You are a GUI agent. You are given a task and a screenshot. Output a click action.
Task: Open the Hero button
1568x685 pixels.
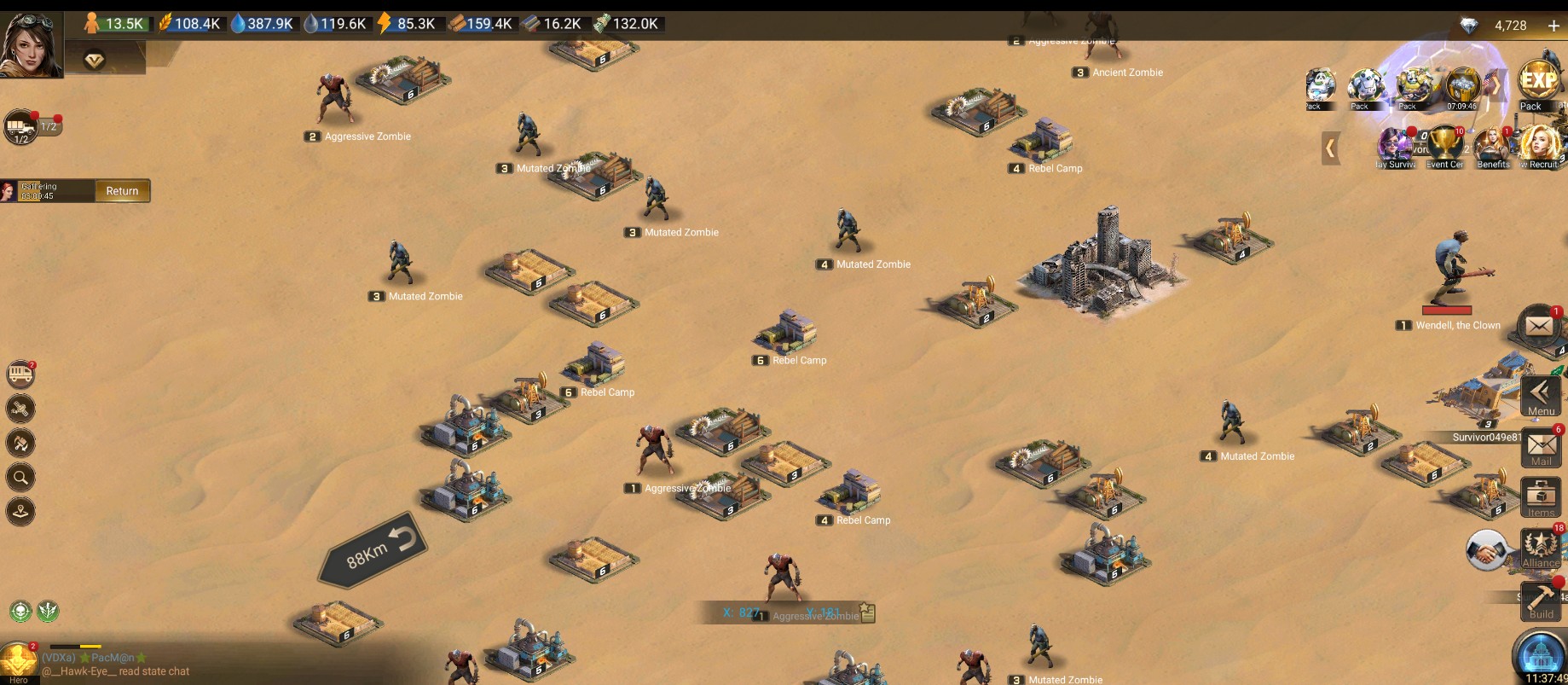point(18,663)
